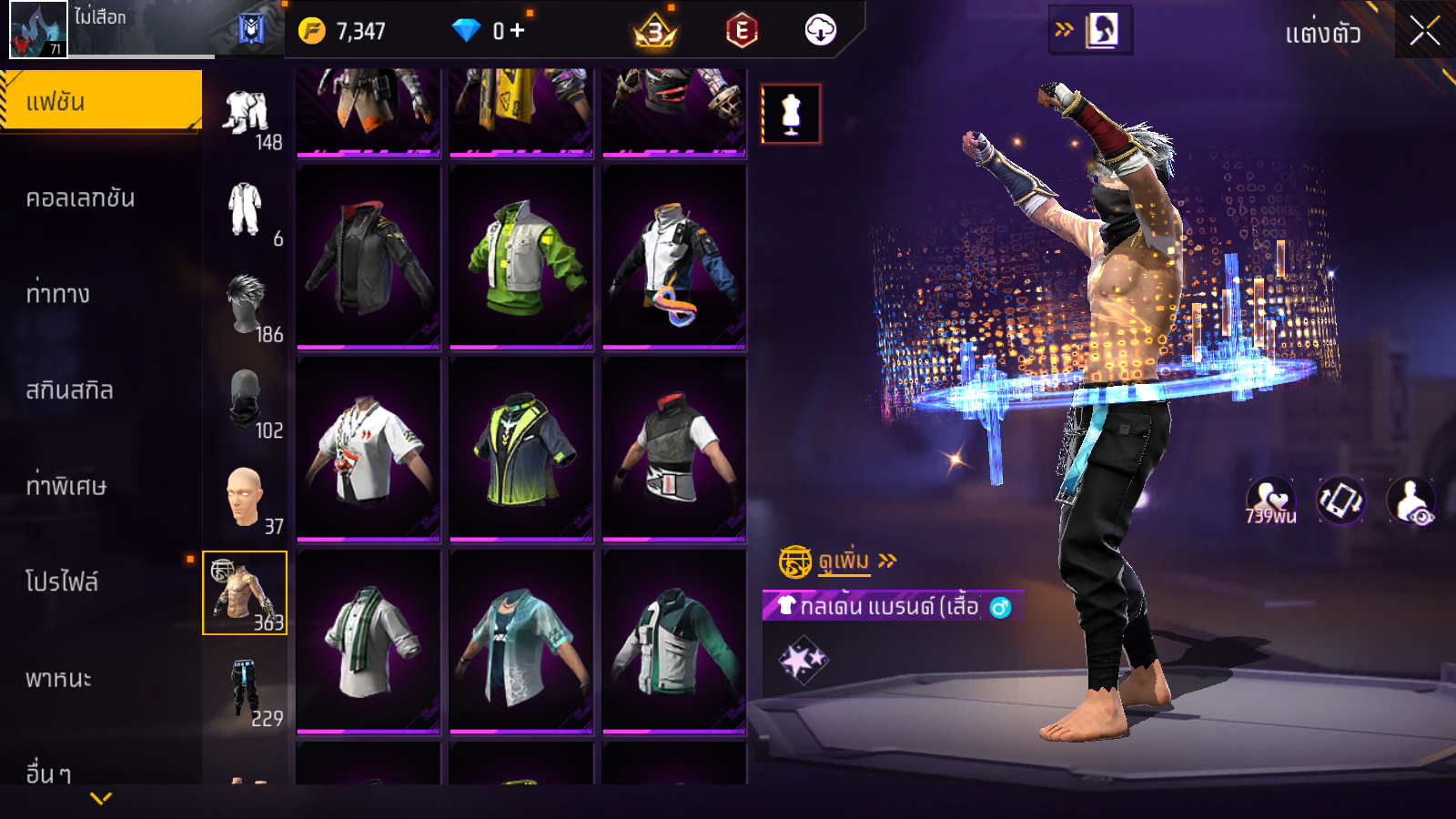Switch to the พาหนะ vehicles tab
Image resolution: width=1456 pixels, height=819 pixels.
coord(58,679)
